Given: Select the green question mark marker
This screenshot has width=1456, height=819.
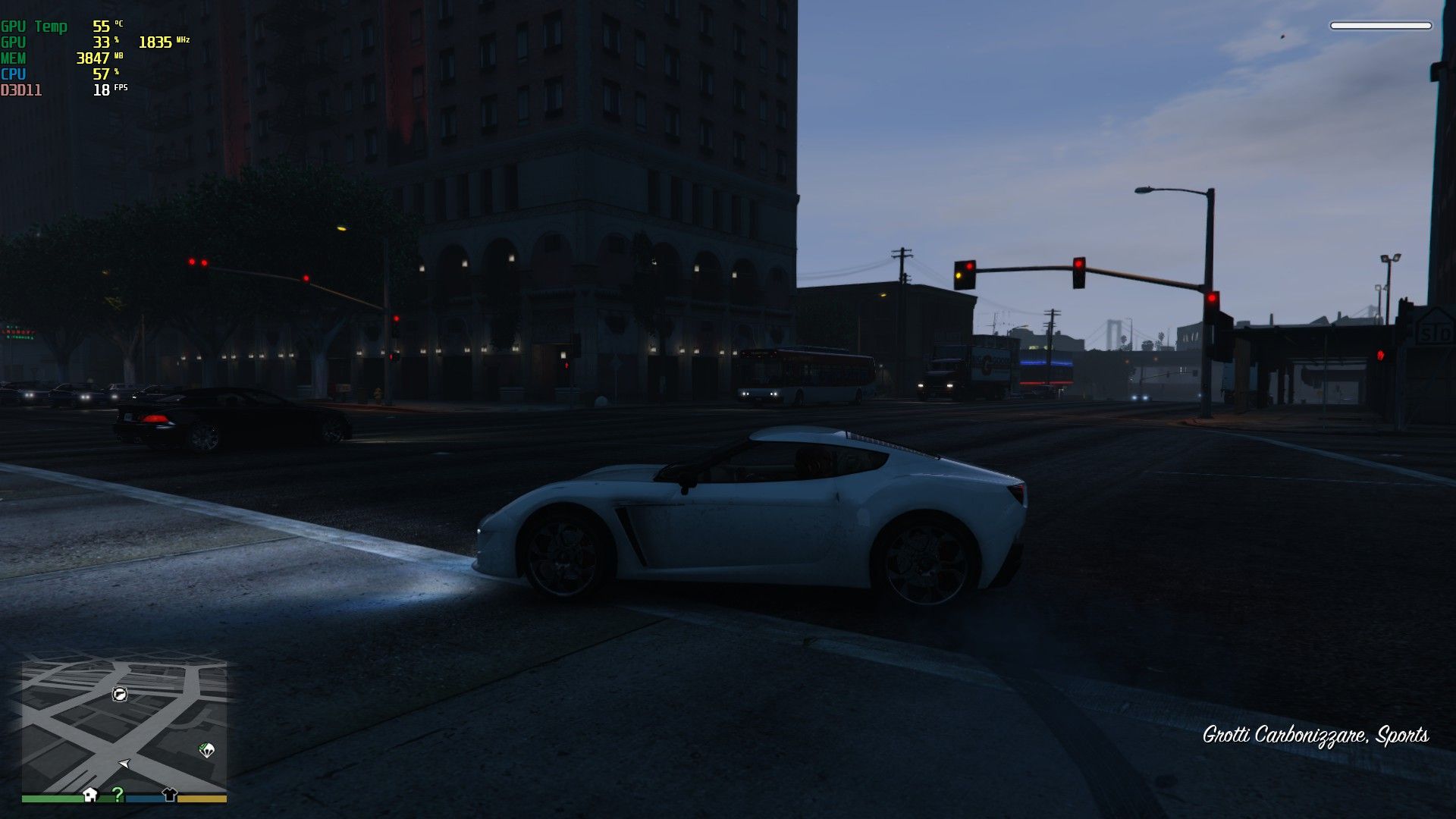Looking at the screenshot, I should (118, 794).
